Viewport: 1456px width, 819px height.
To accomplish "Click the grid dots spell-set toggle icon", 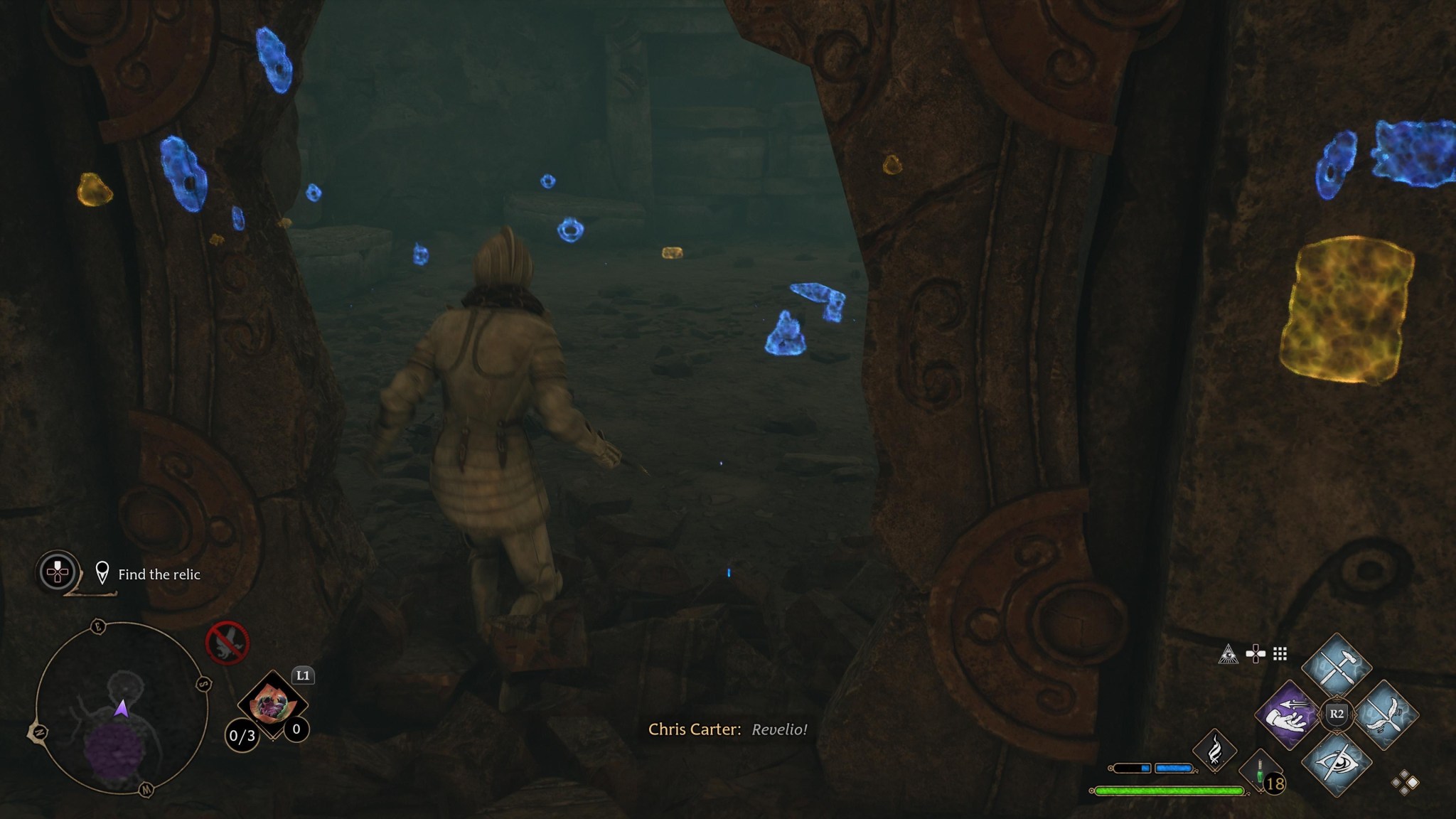I will pos(1280,654).
